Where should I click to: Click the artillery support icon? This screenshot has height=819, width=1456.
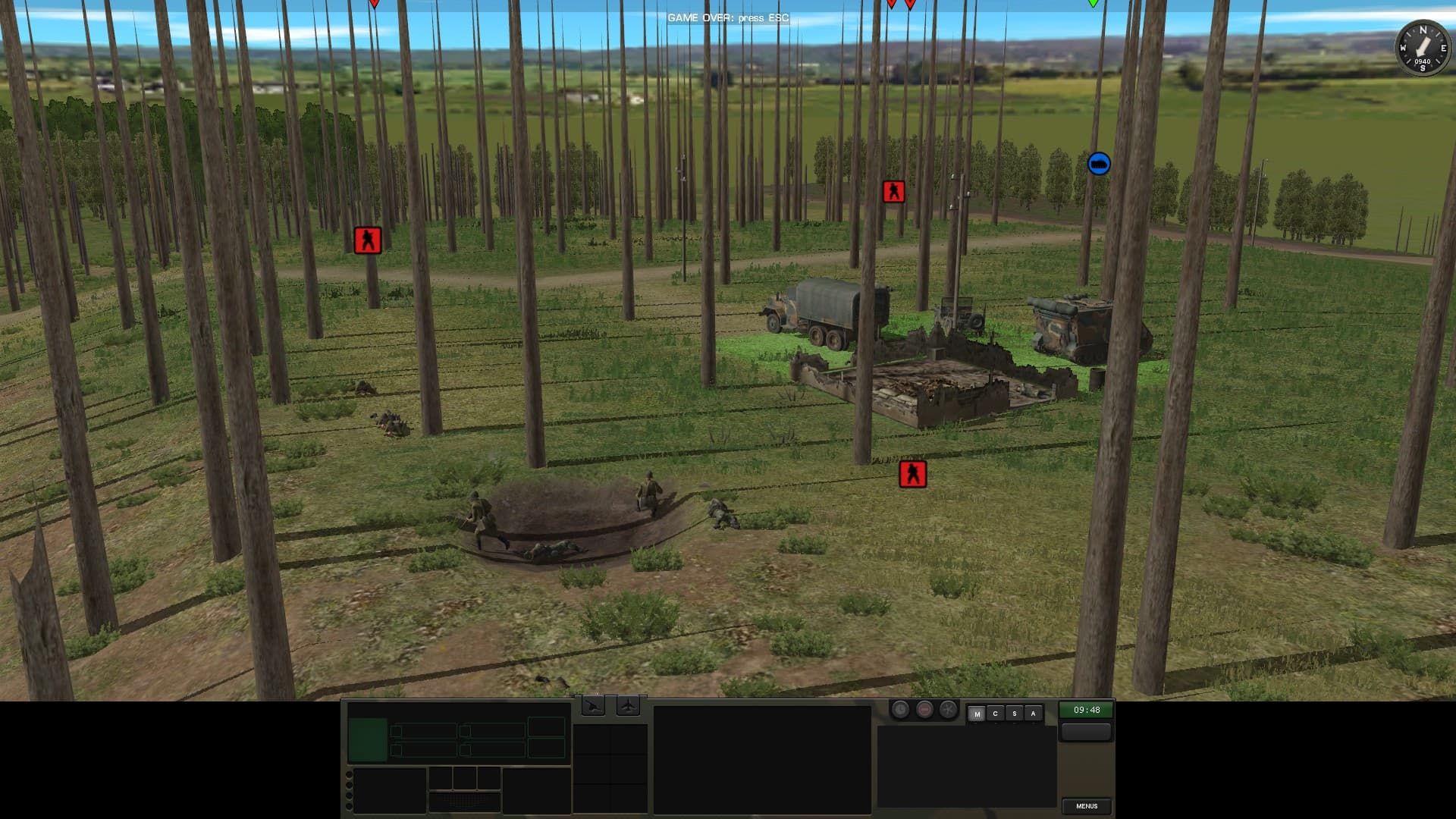[593, 707]
